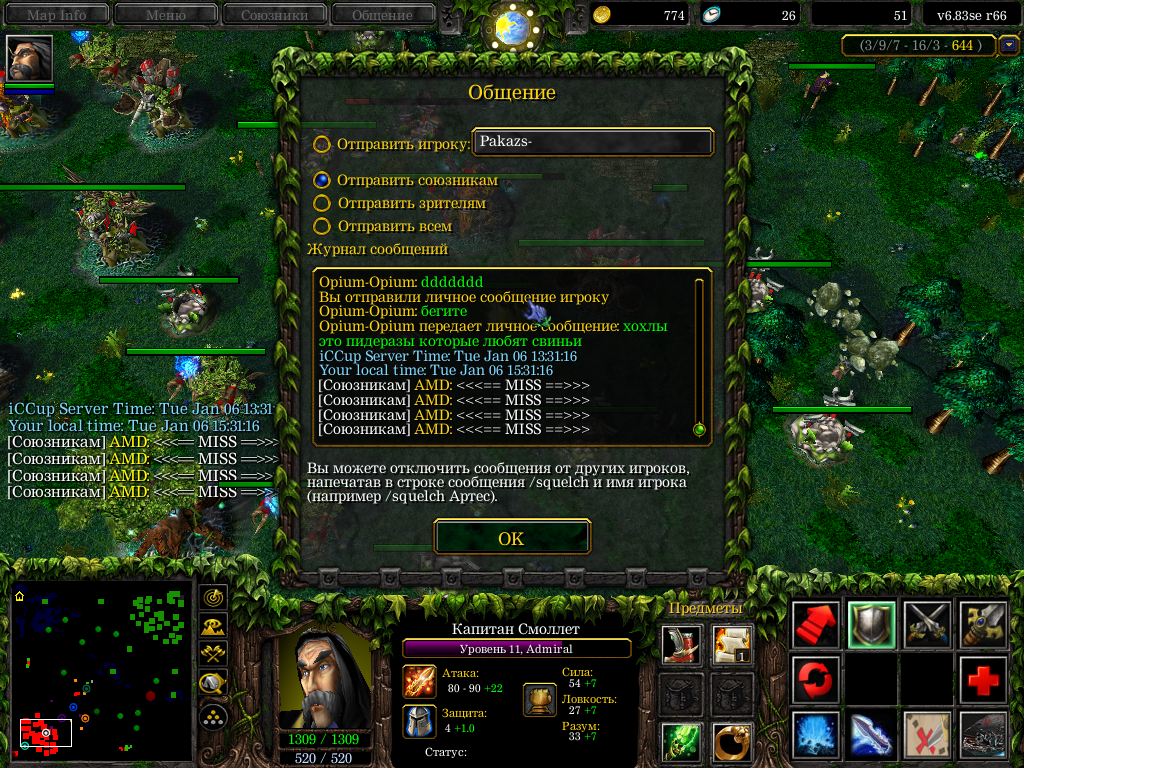Screen dimensions: 1152x768
Task: Toggle the minimap terrain display button
Action: pyautogui.click(x=213, y=626)
